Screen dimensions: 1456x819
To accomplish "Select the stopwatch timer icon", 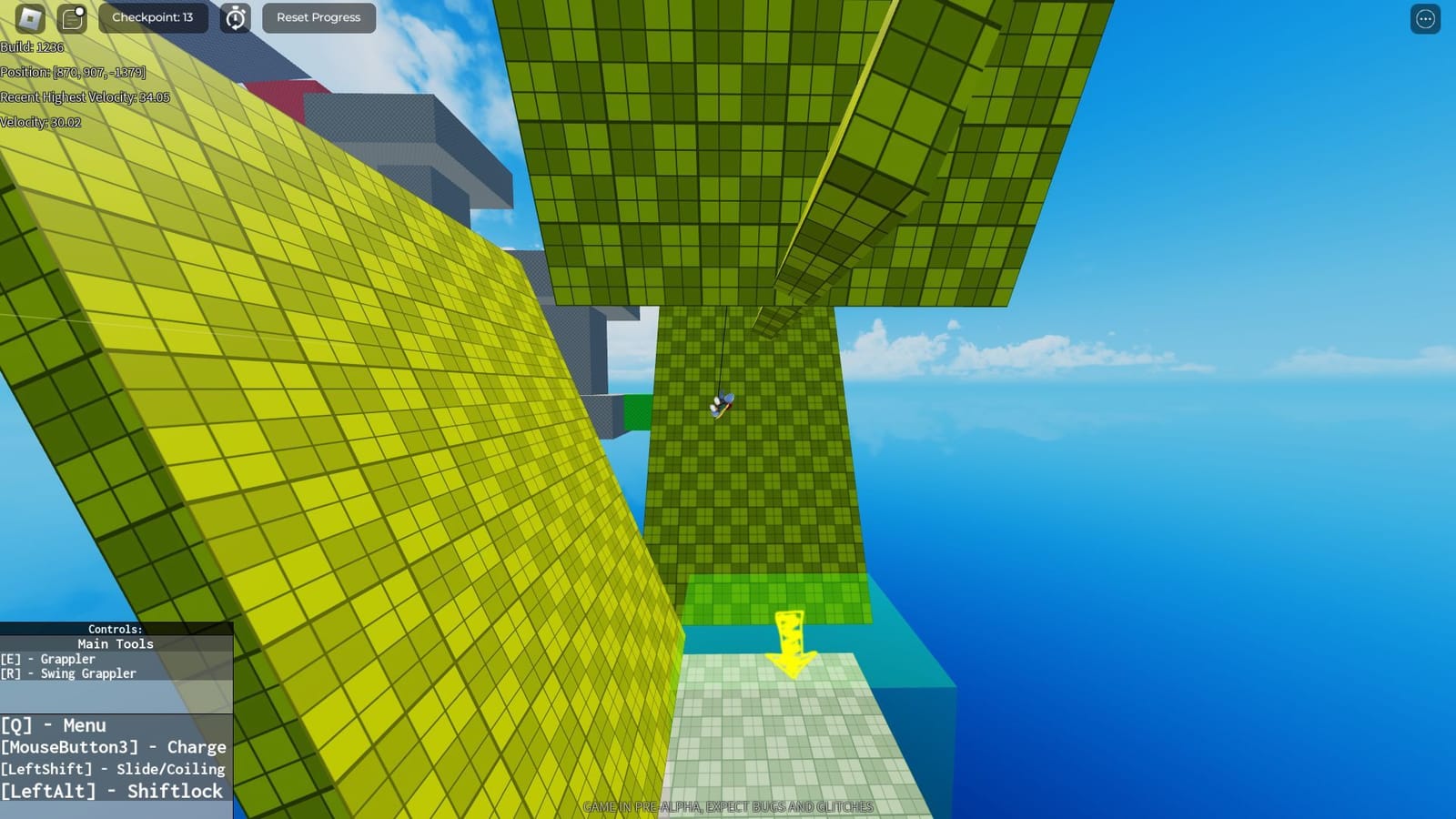I will coord(235,17).
